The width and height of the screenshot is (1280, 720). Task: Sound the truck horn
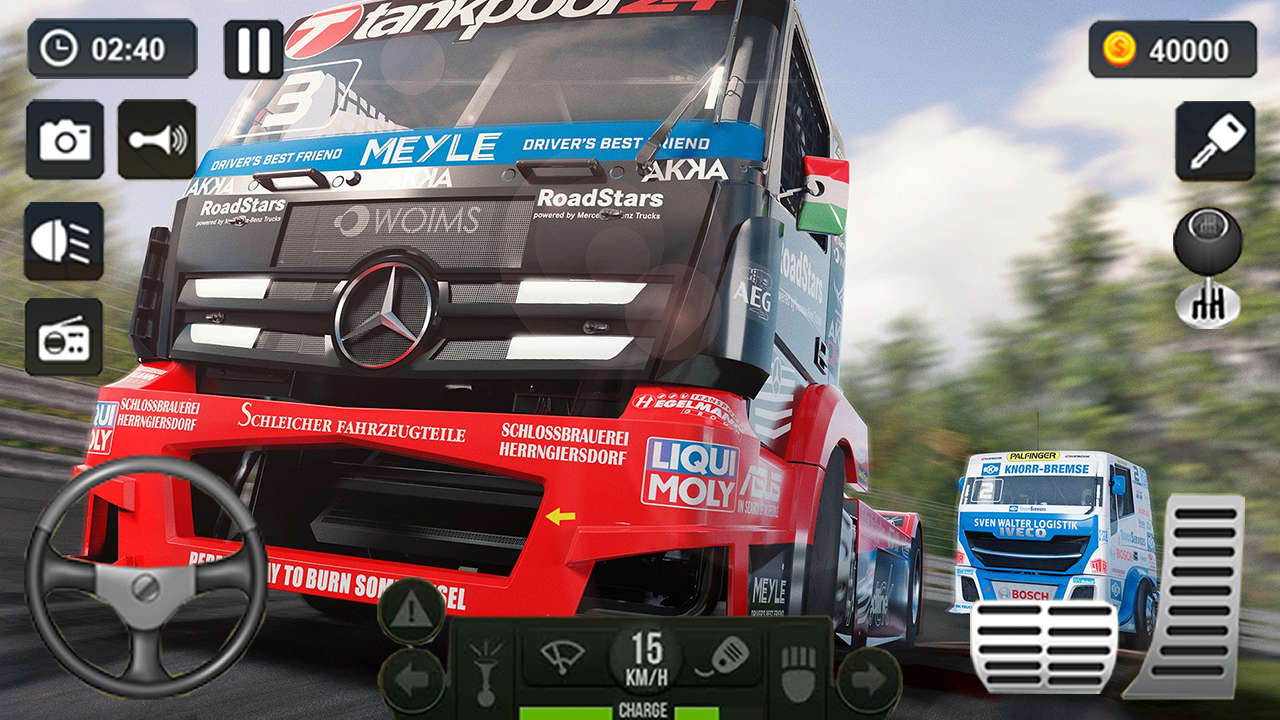pos(157,140)
